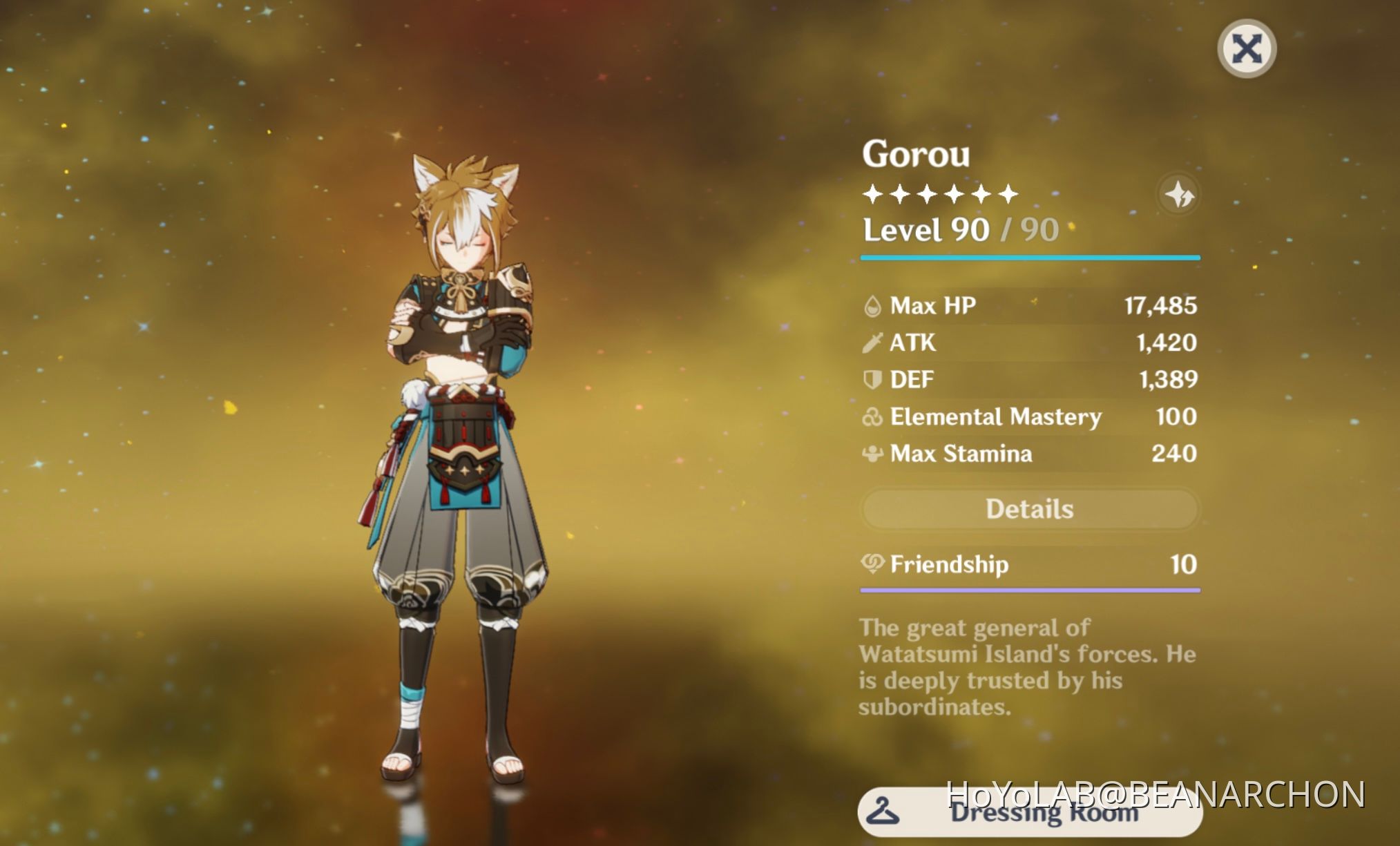Select the ATK sword icon
The height and width of the screenshot is (846, 1400).
pos(872,343)
